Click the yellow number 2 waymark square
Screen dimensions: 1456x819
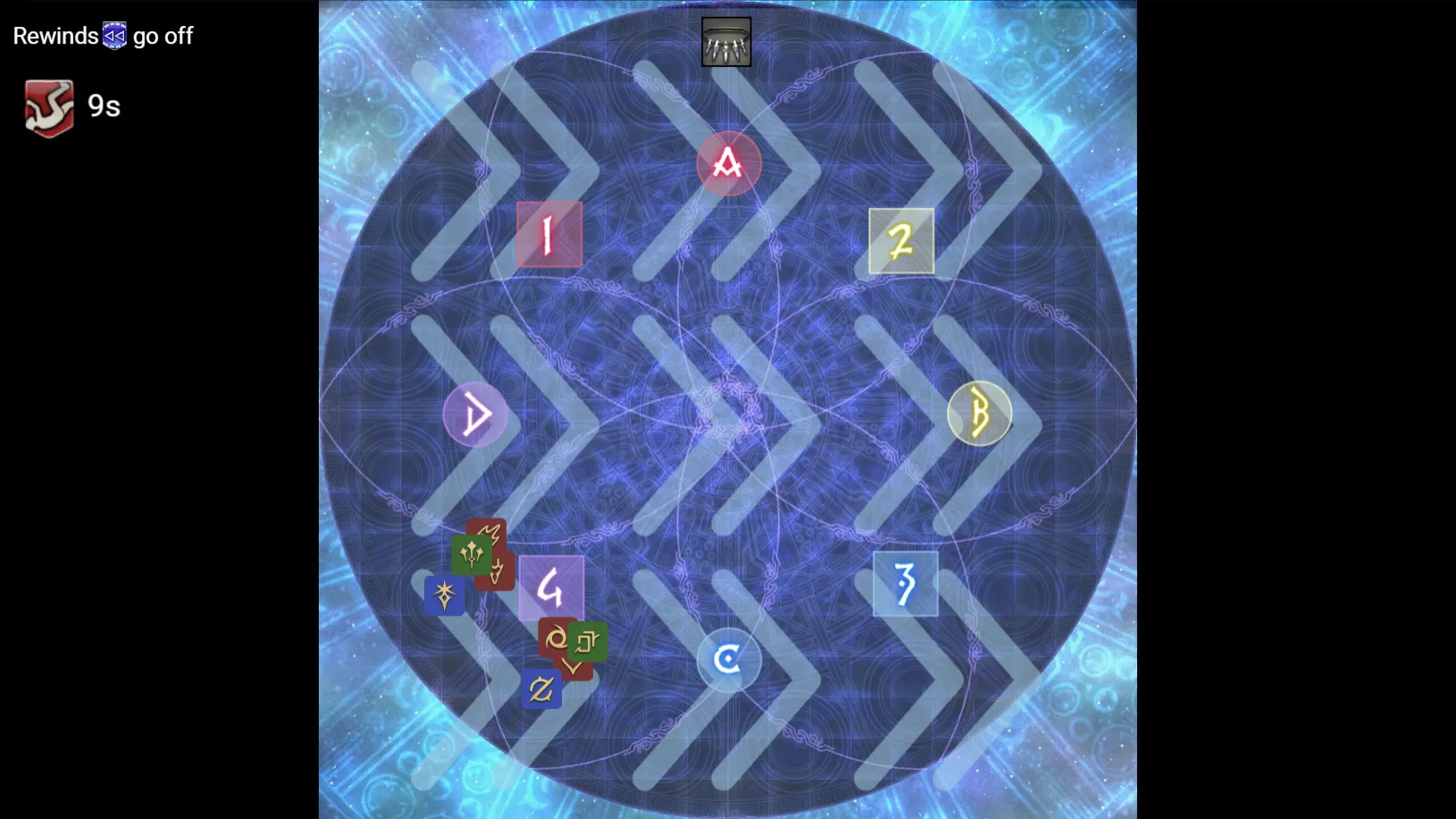(900, 239)
